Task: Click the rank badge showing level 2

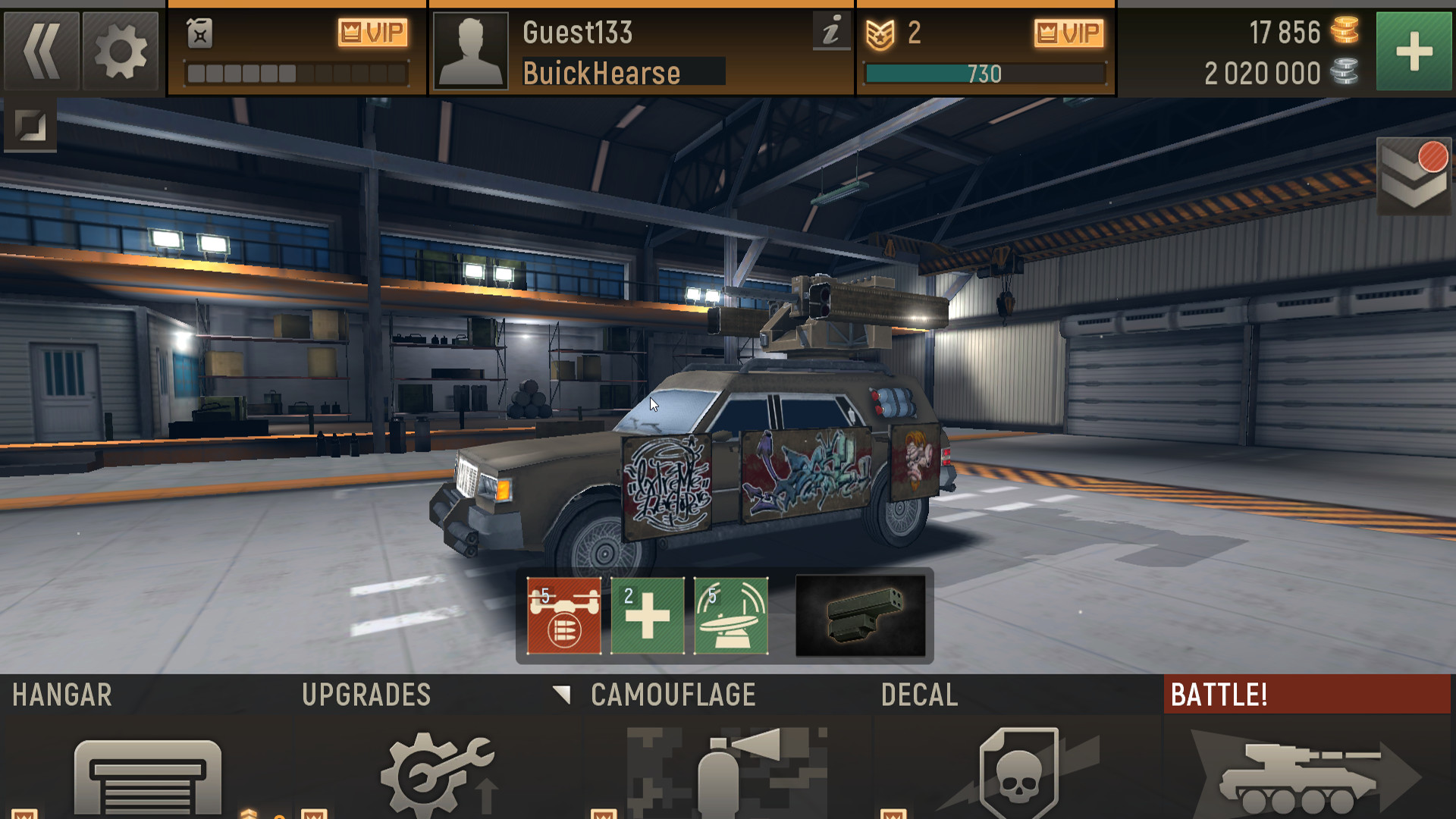Action: click(x=883, y=33)
